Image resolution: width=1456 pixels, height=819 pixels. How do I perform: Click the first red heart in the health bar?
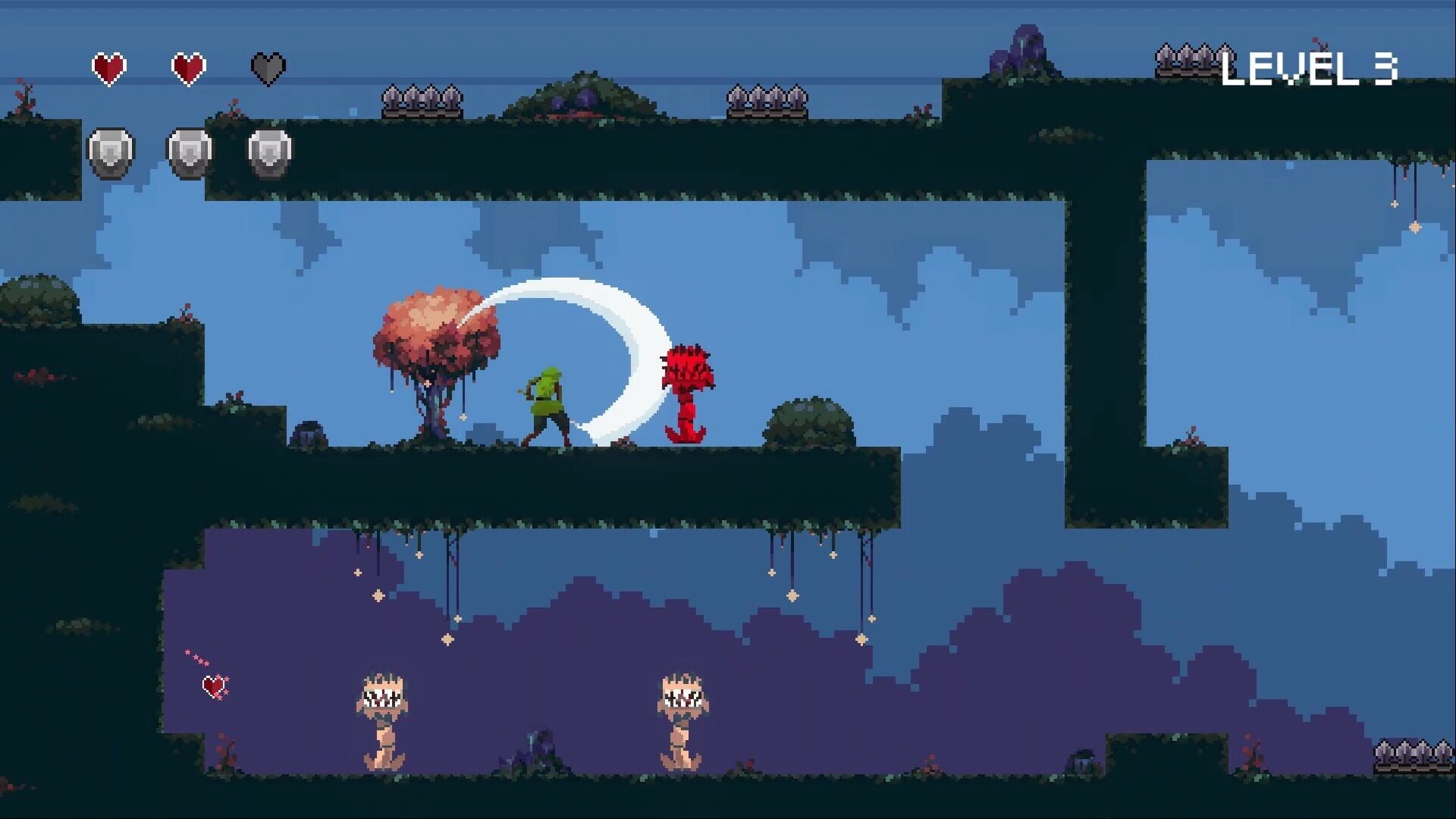click(x=108, y=67)
